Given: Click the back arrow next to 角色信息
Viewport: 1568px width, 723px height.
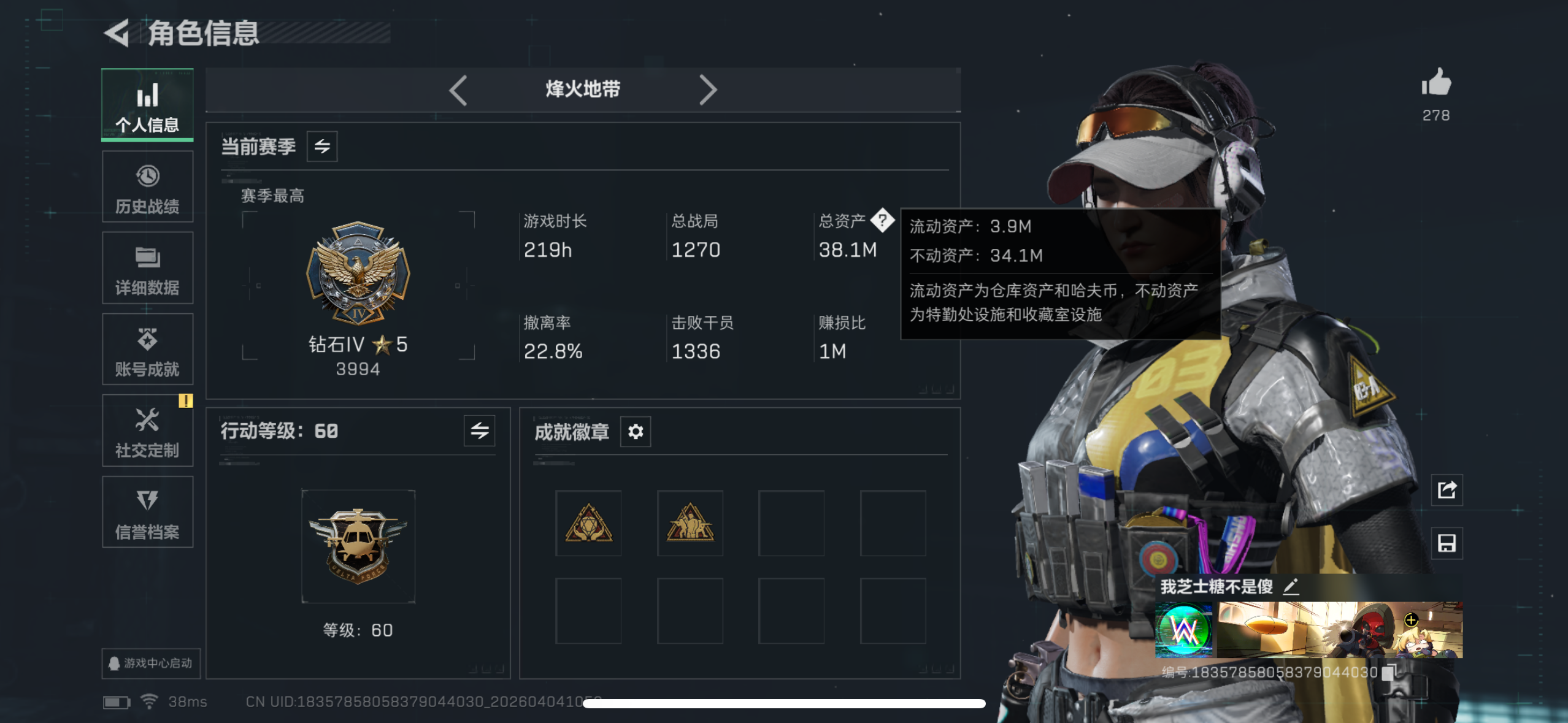Looking at the screenshot, I should click(x=117, y=34).
